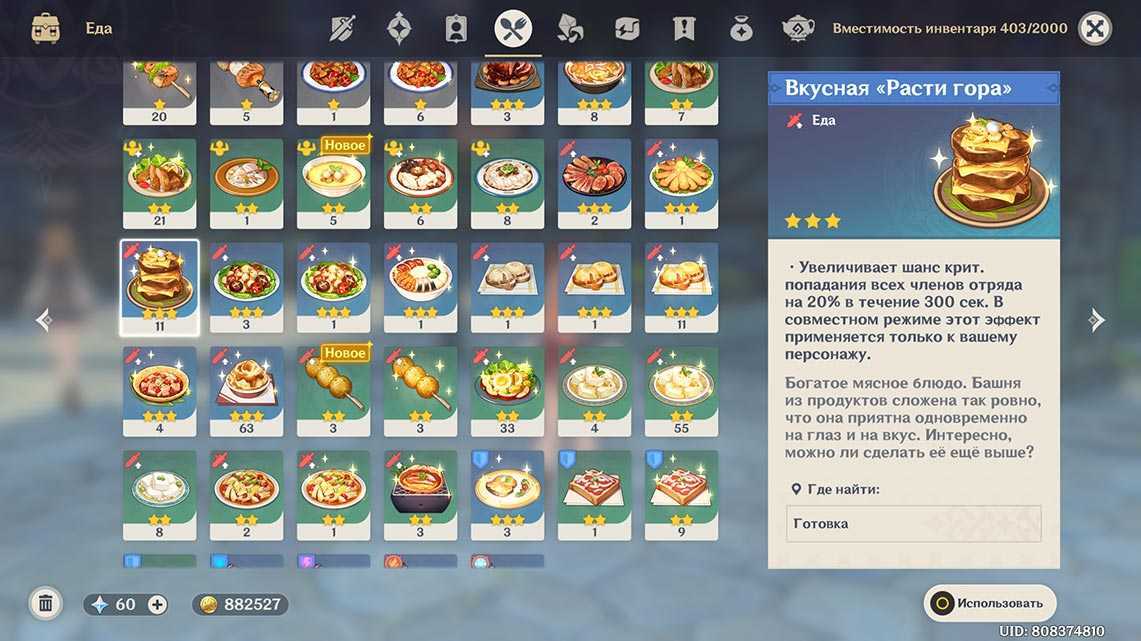Open the trash bin delete mode

tap(45, 603)
